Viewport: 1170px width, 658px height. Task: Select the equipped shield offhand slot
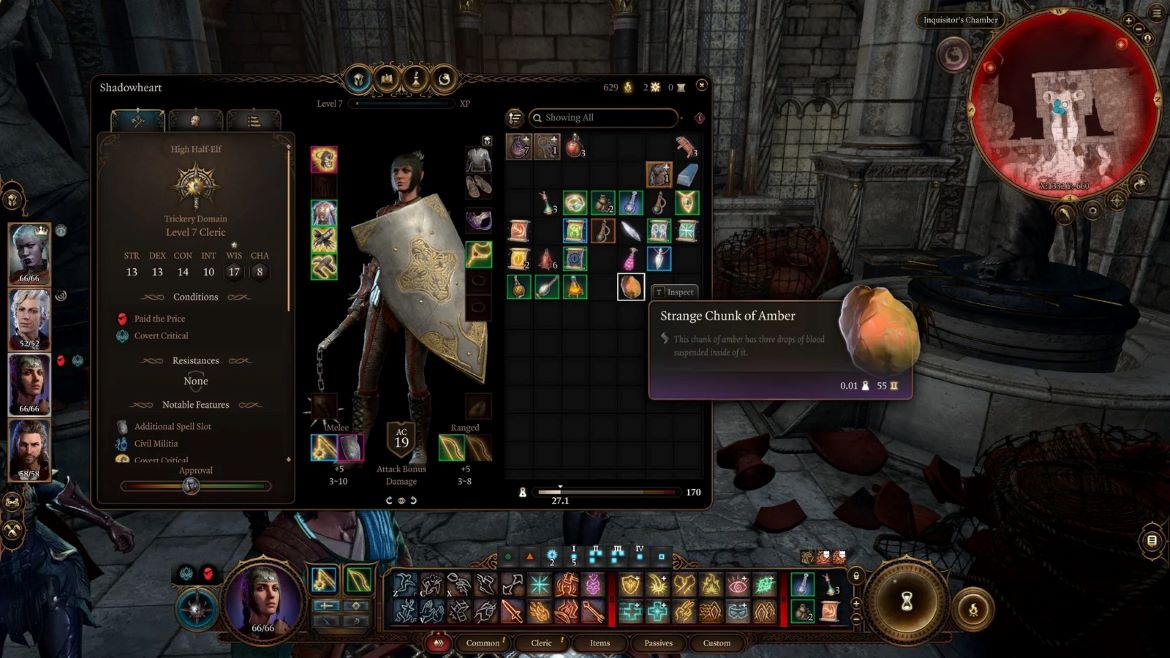tap(351, 447)
